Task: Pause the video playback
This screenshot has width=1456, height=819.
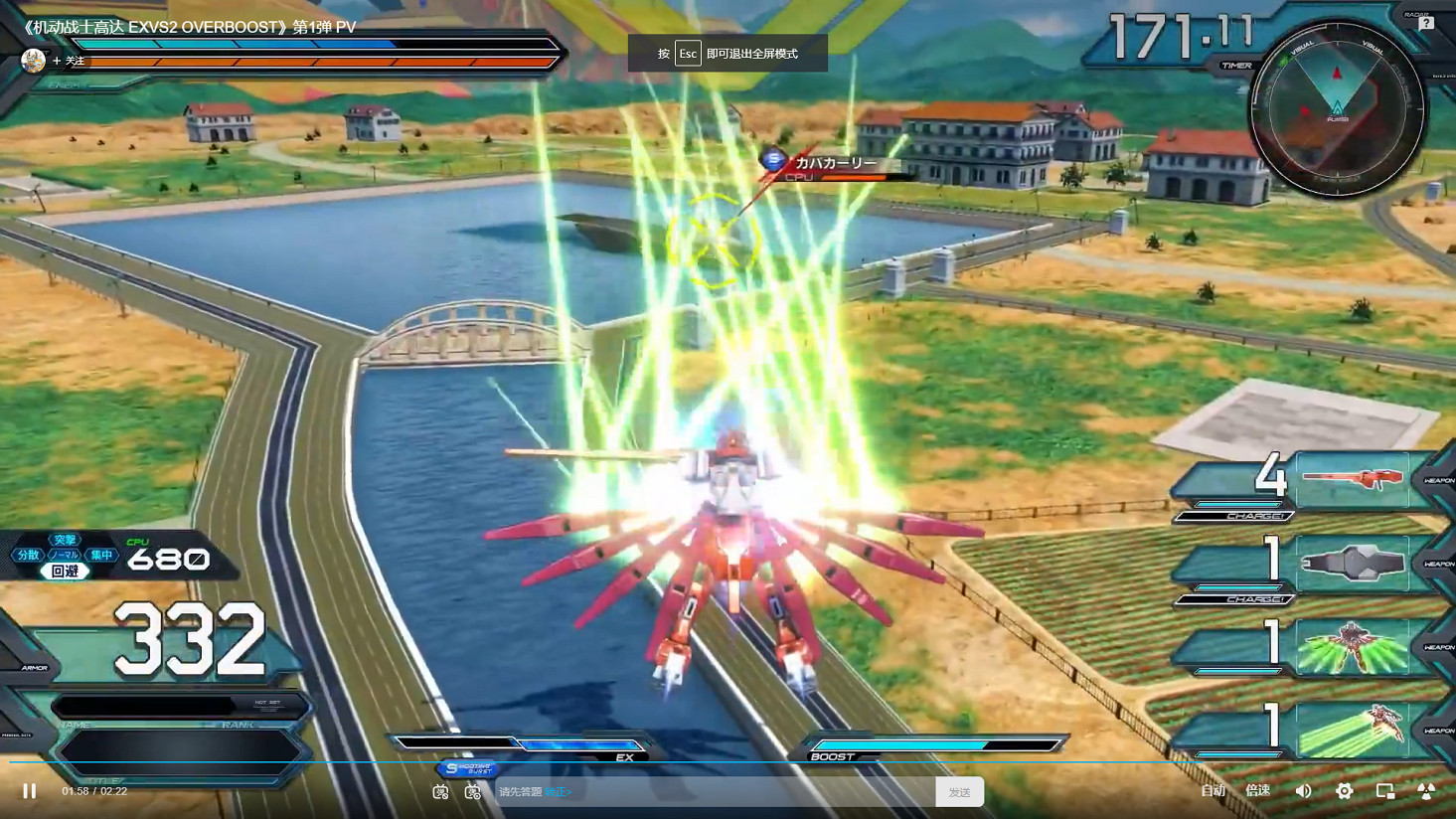Action: [x=30, y=790]
